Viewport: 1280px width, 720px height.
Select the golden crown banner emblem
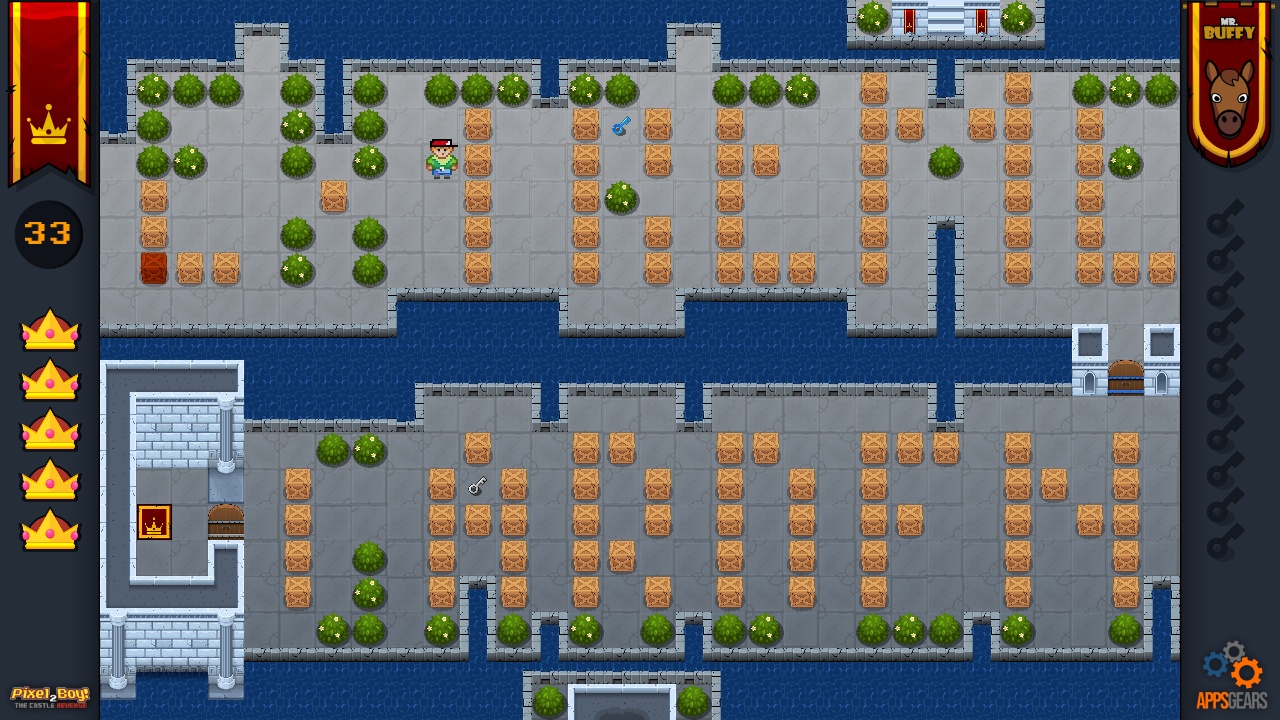(x=48, y=128)
